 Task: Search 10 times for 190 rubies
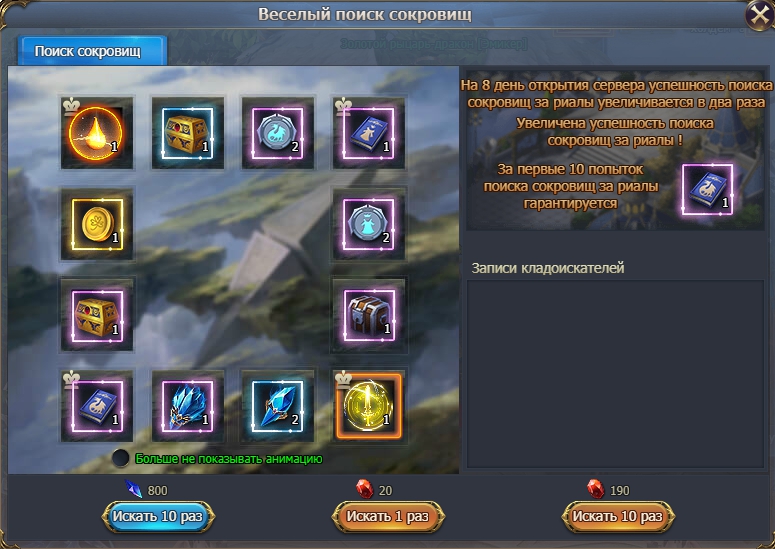click(618, 516)
